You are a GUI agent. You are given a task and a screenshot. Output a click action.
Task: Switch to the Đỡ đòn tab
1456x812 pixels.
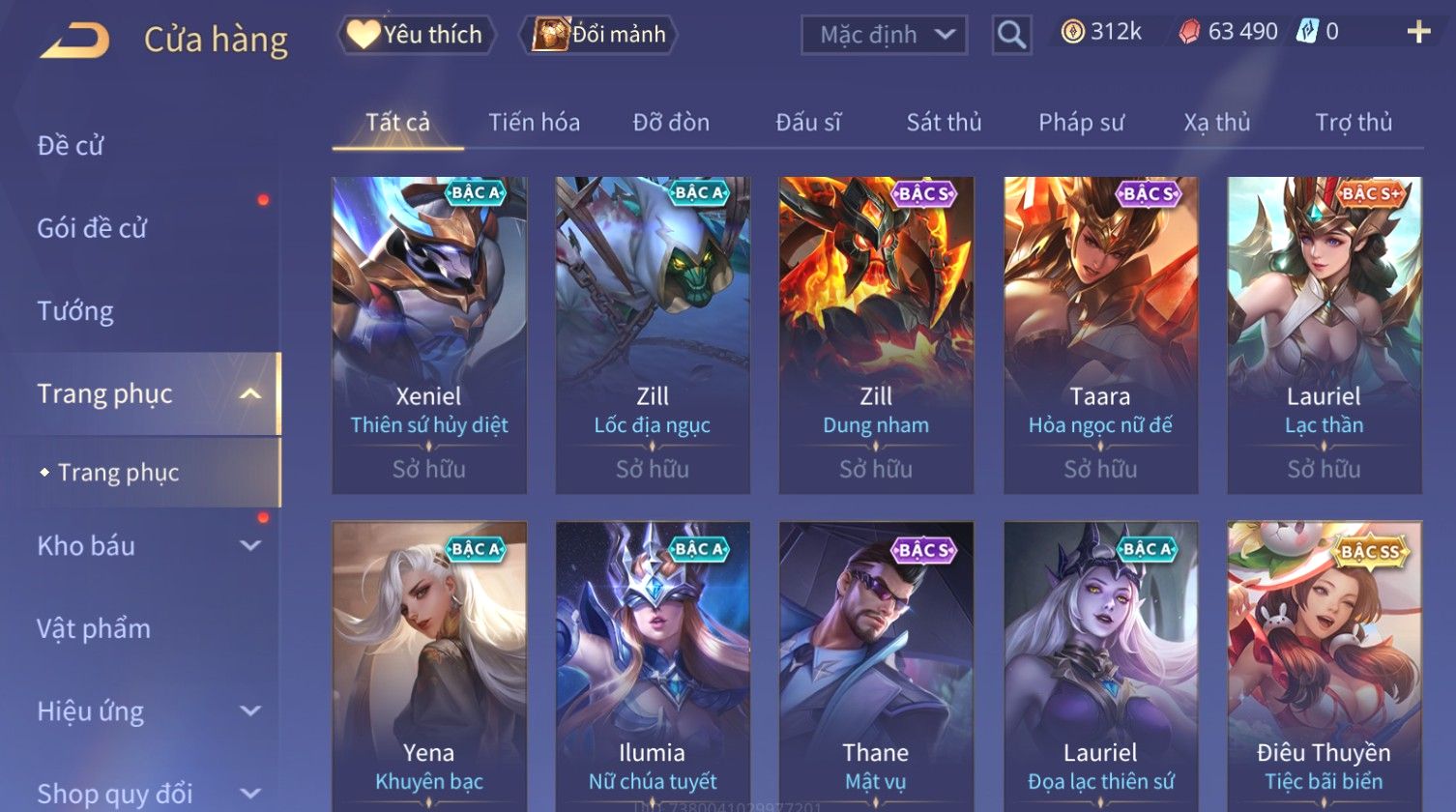671,123
